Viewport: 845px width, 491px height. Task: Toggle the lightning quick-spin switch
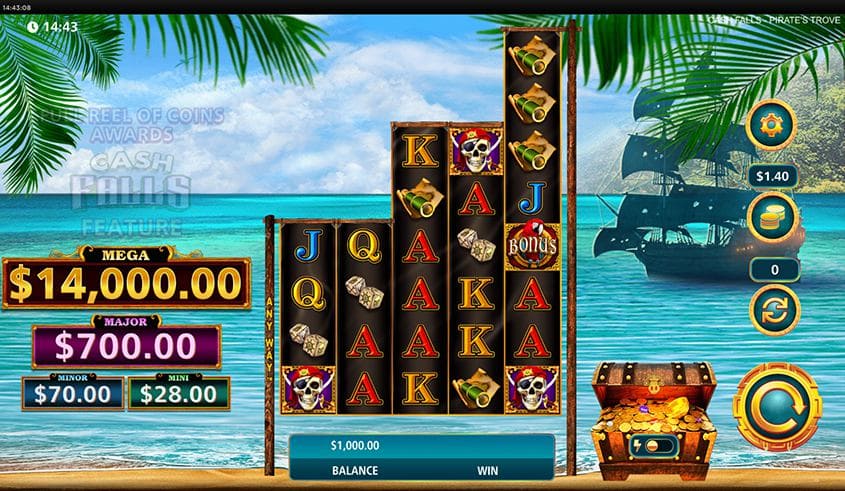pos(653,446)
